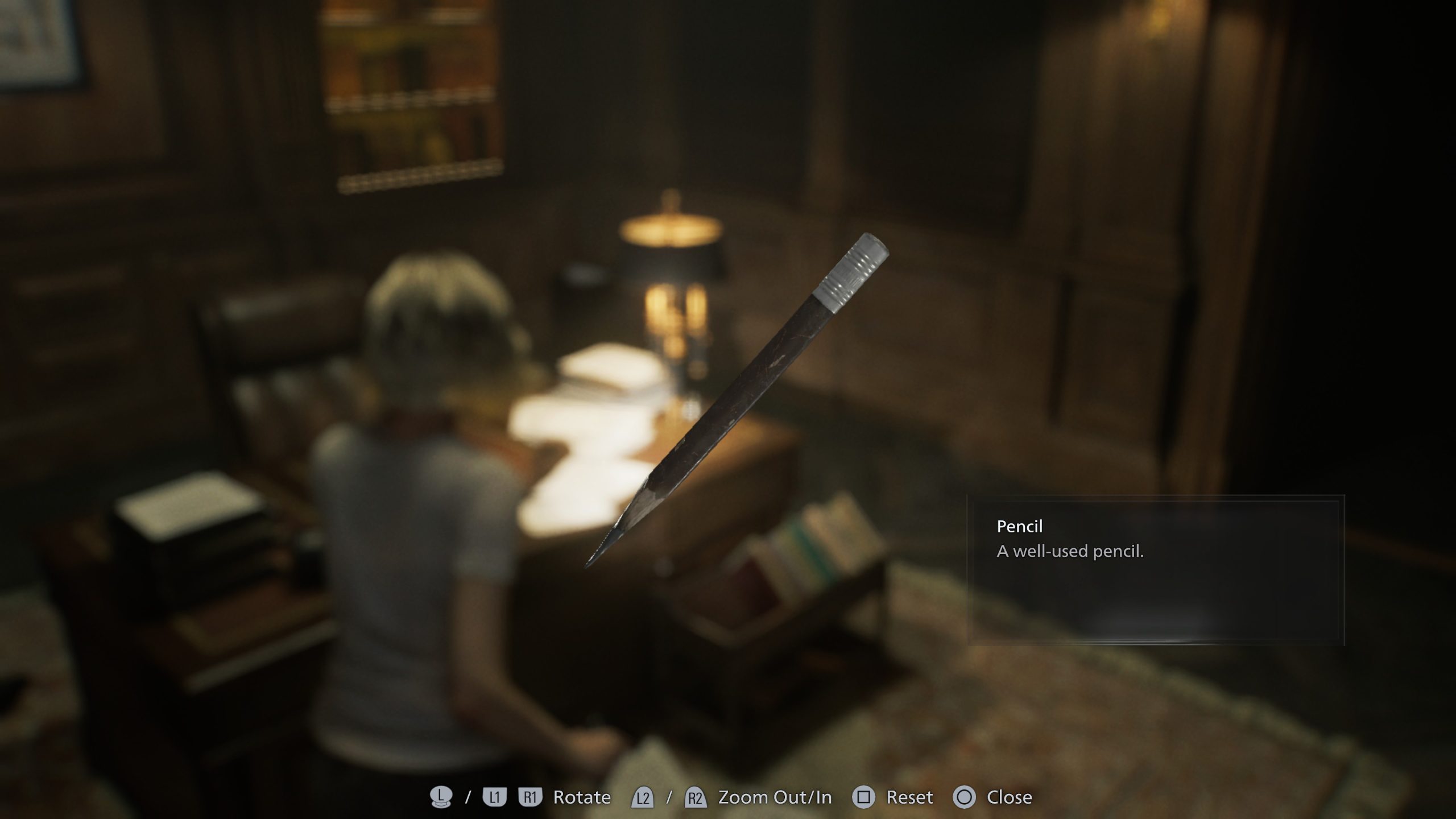Select the L1 button prompt icon
The width and height of the screenshot is (1456, 819).
pyautogui.click(x=494, y=796)
